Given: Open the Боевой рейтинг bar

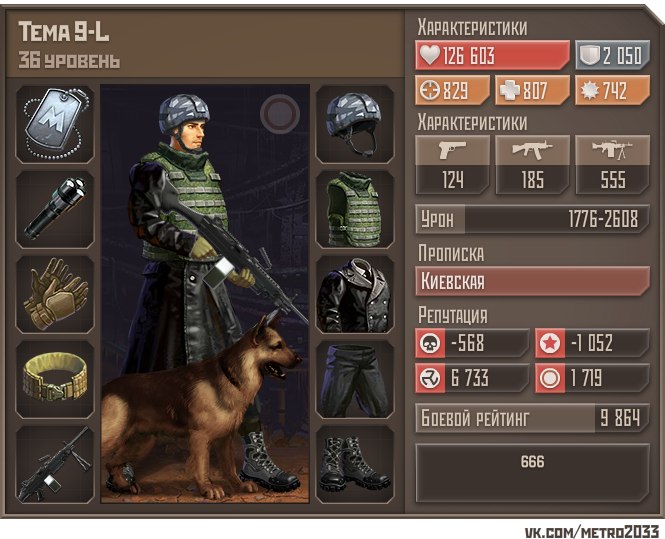Looking at the screenshot, I should 532,419.
